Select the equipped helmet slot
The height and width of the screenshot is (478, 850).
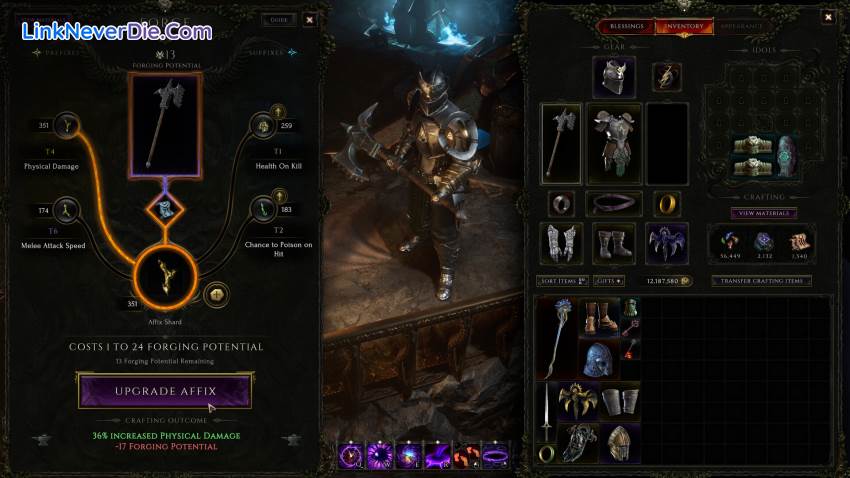pos(613,77)
